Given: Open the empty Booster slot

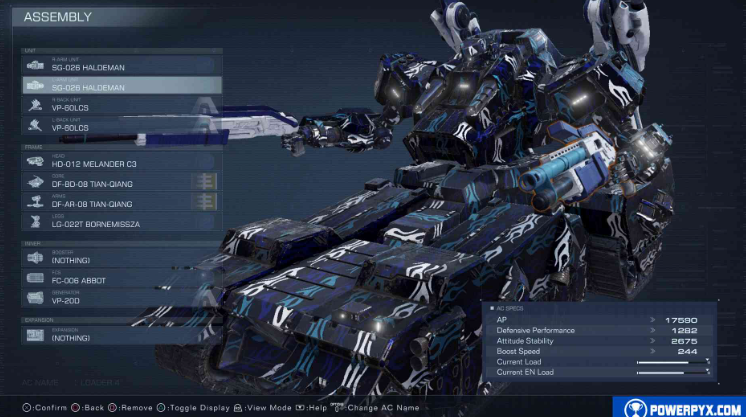Looking at the screenshot, I should point(120,258).
